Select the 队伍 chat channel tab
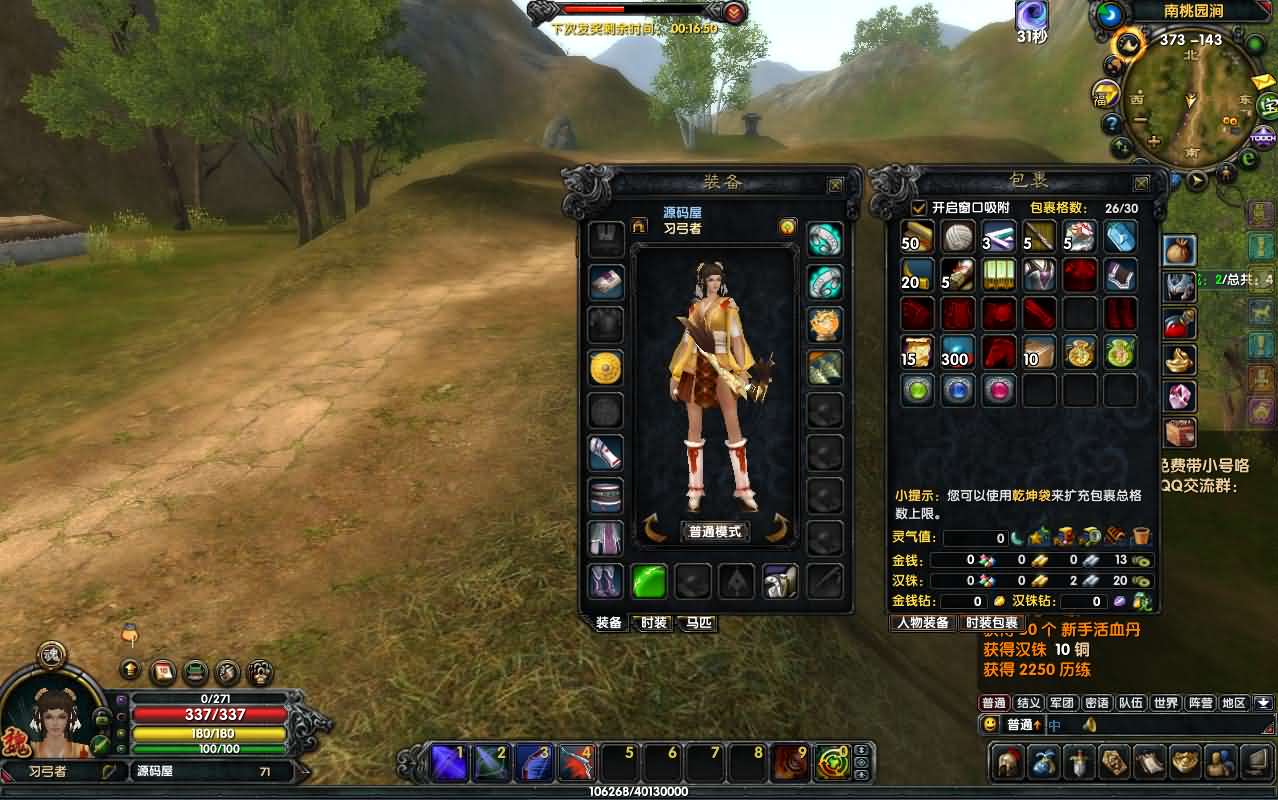The width and height of the screenshot is (1278, 800). [1131, 703]
